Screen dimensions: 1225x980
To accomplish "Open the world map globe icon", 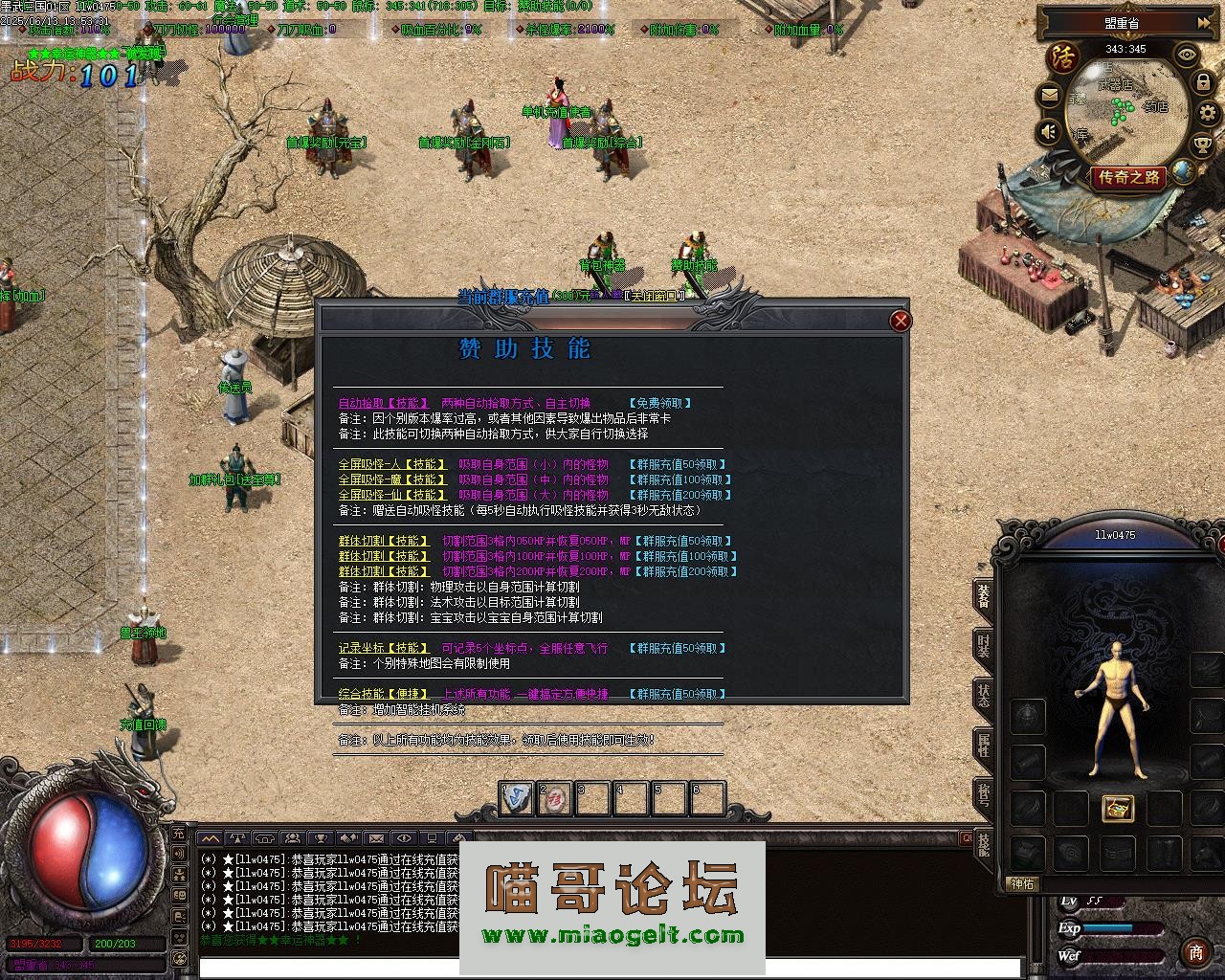I will click(1184, 171).
